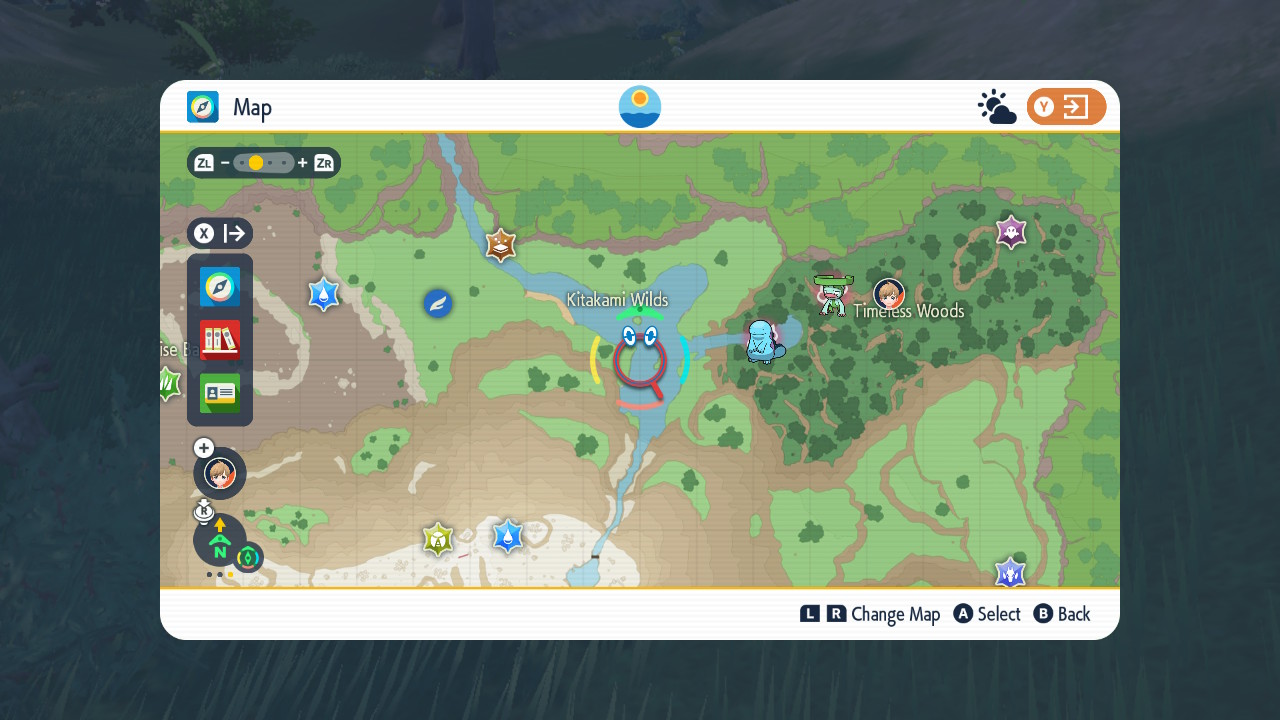Select the player marker at Timeless Woods

pos(888,294)
